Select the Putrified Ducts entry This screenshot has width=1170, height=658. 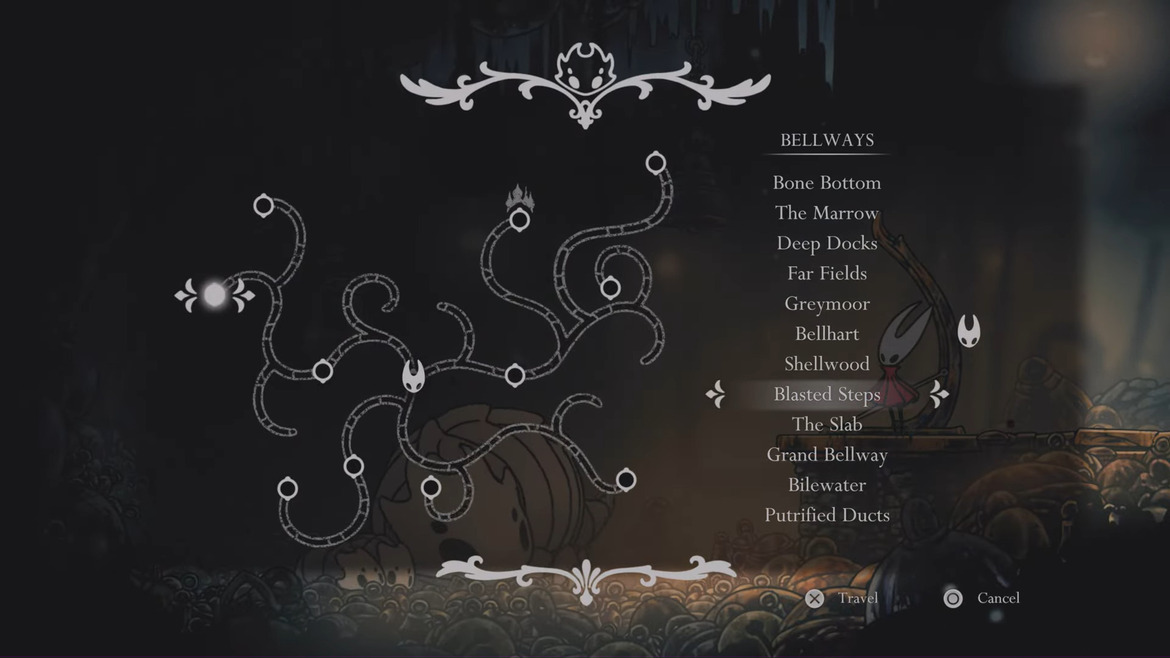(826, 515)
